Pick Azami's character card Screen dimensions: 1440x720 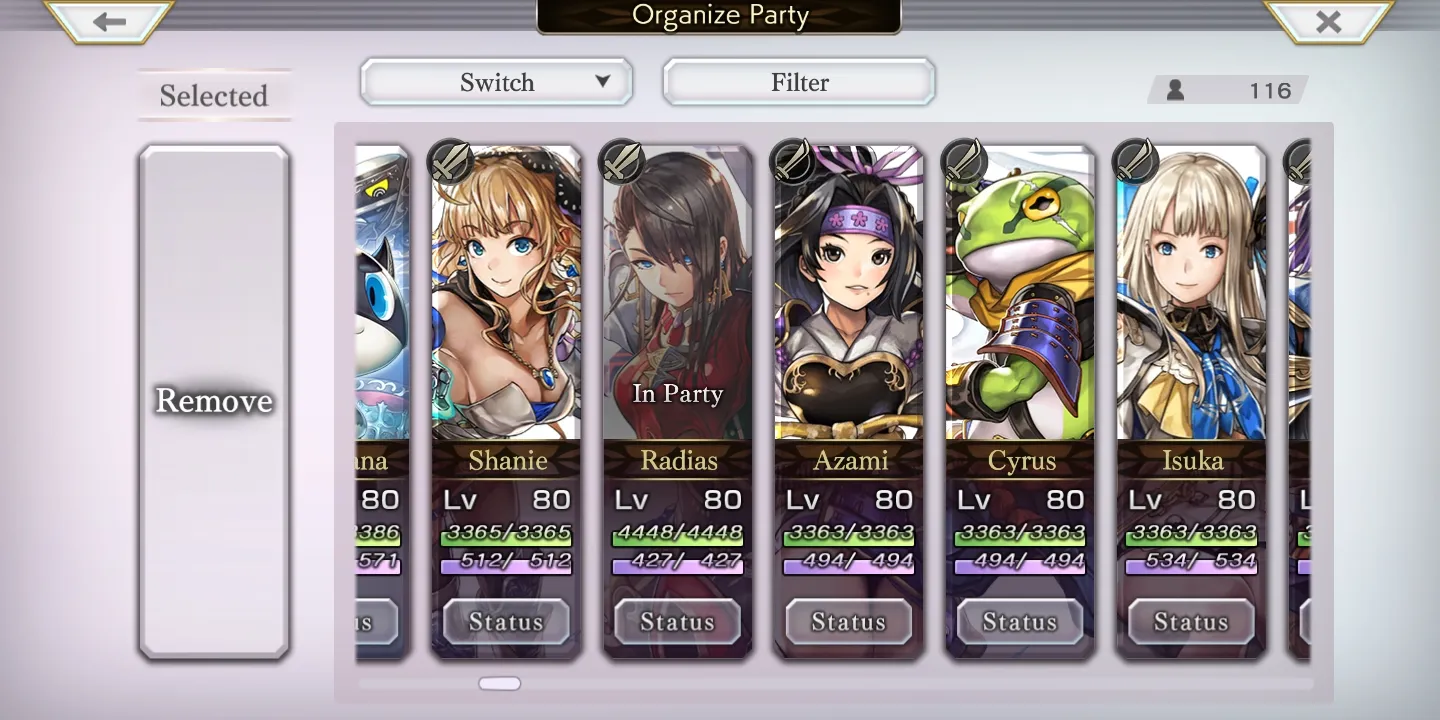pos(849,300)
